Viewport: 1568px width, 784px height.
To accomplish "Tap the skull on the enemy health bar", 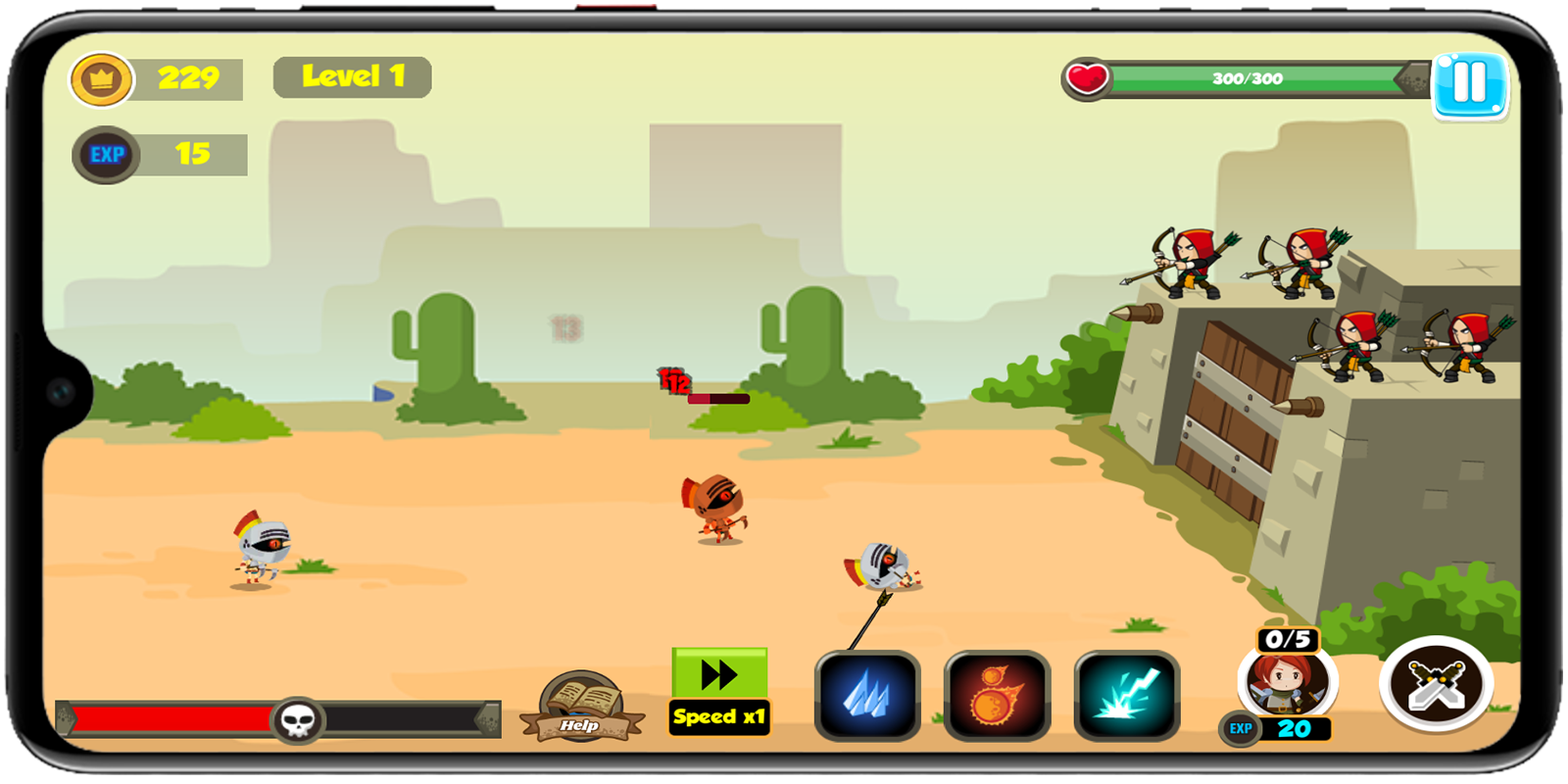I will tap(297, 718).
